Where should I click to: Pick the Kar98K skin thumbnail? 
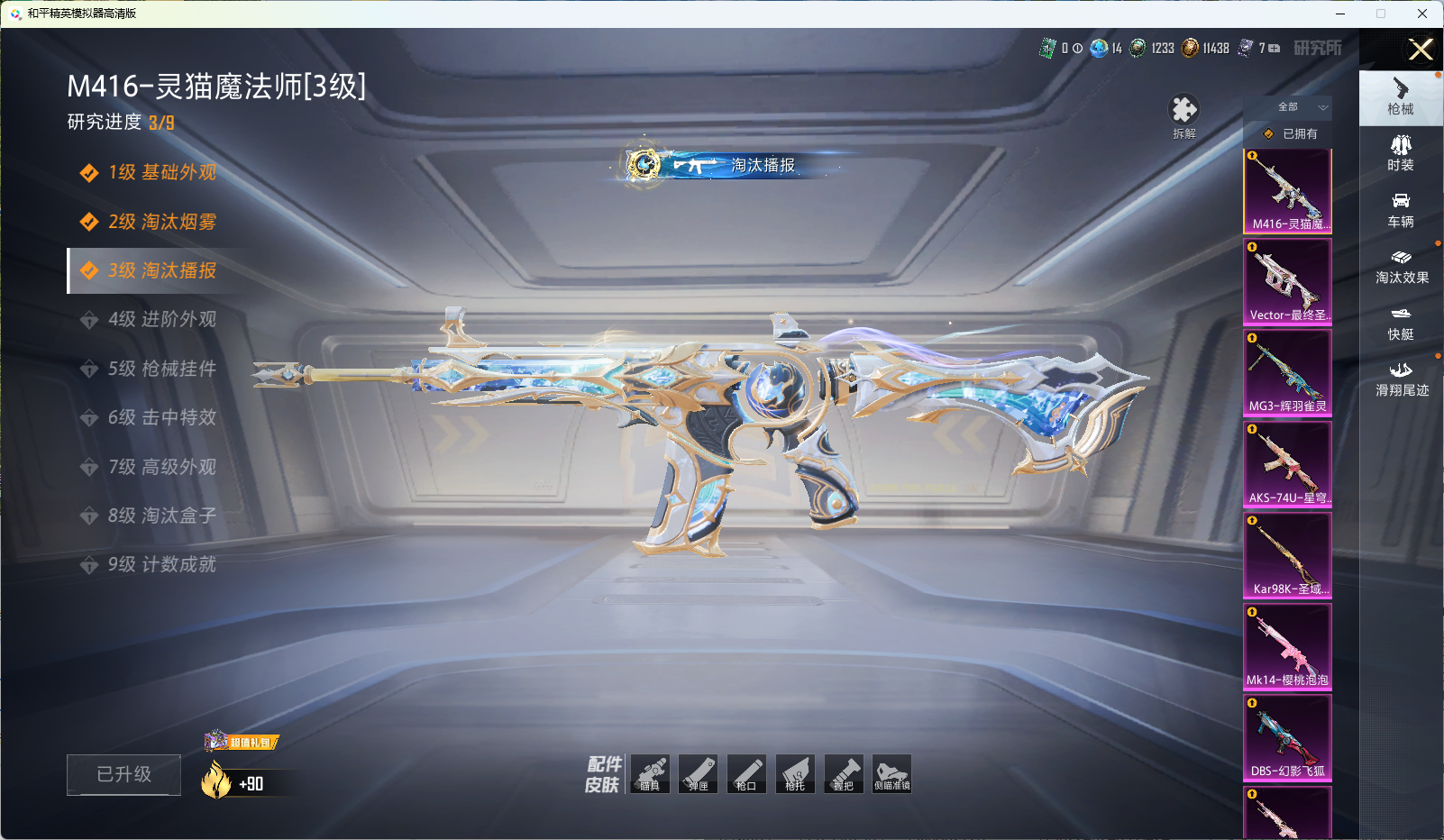(x=1287, y=554)
